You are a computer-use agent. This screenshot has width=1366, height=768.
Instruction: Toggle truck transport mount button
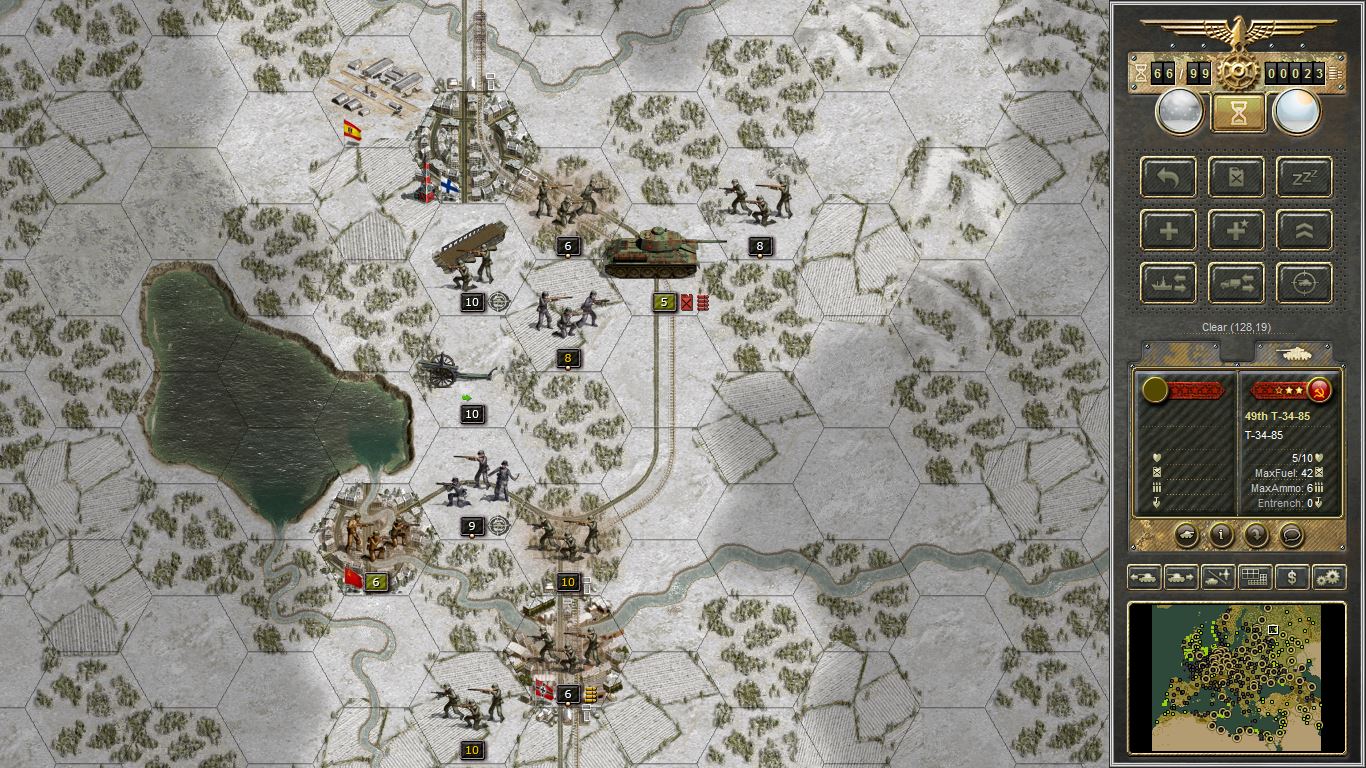click(1236, 283)
